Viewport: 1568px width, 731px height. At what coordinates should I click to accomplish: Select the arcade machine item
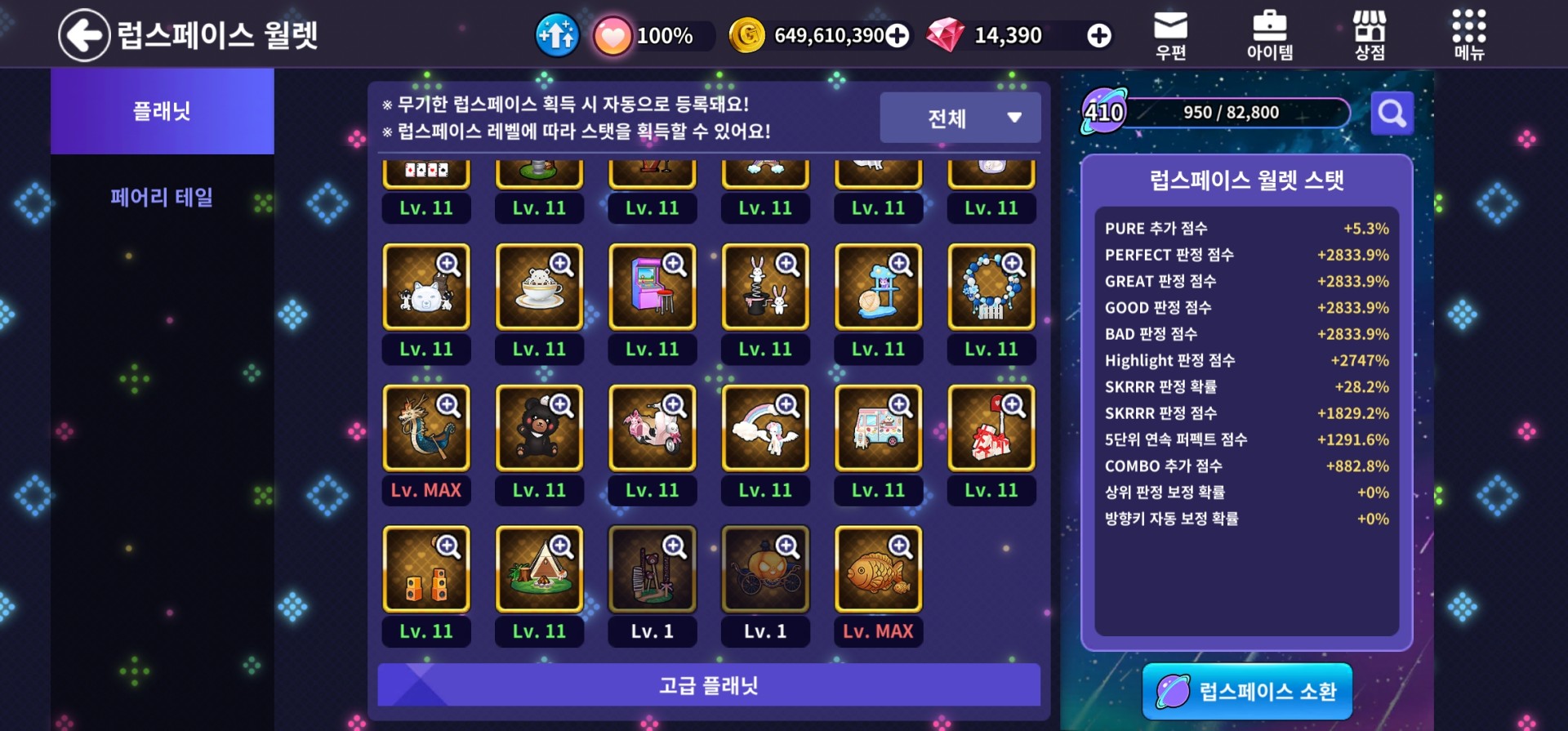click(652, 287)
